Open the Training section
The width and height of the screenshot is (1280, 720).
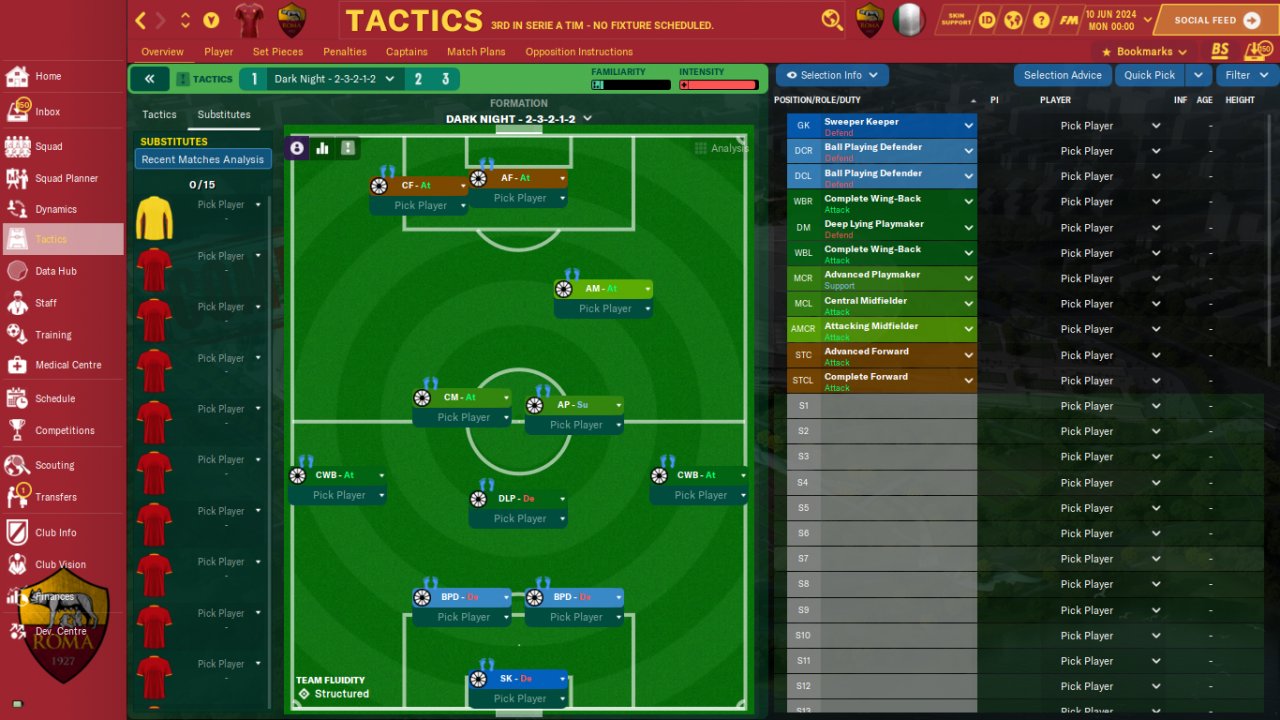coord(53,335)
